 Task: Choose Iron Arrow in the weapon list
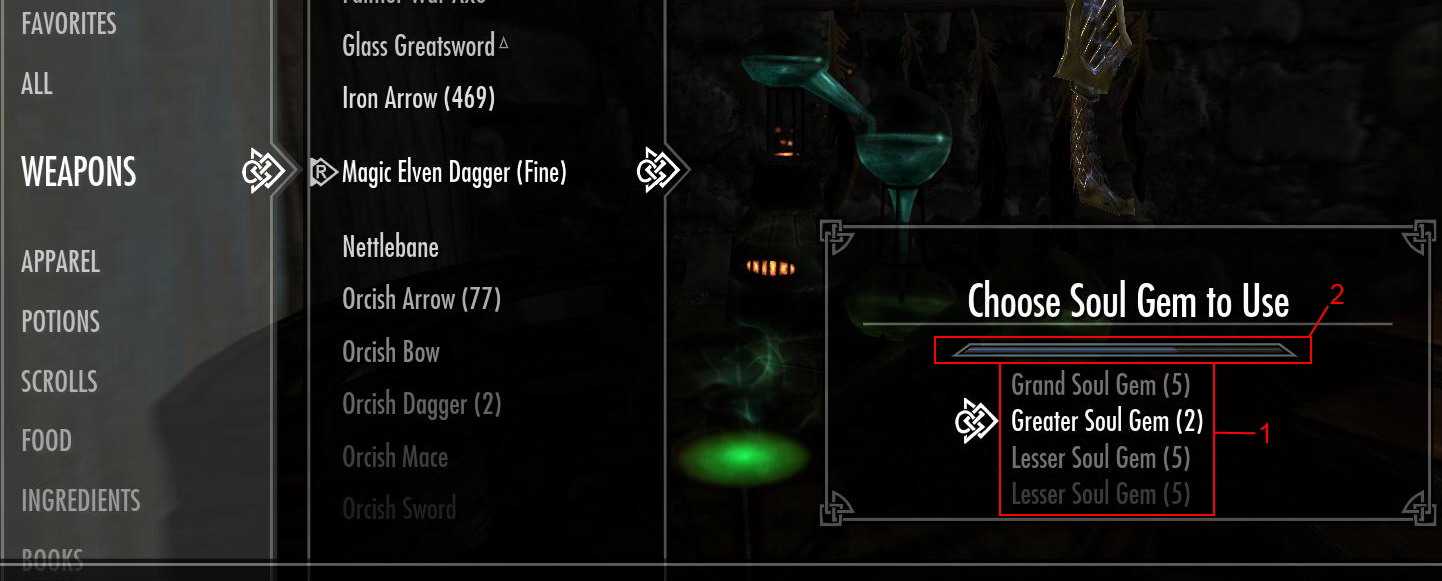[x=418, y=98]
